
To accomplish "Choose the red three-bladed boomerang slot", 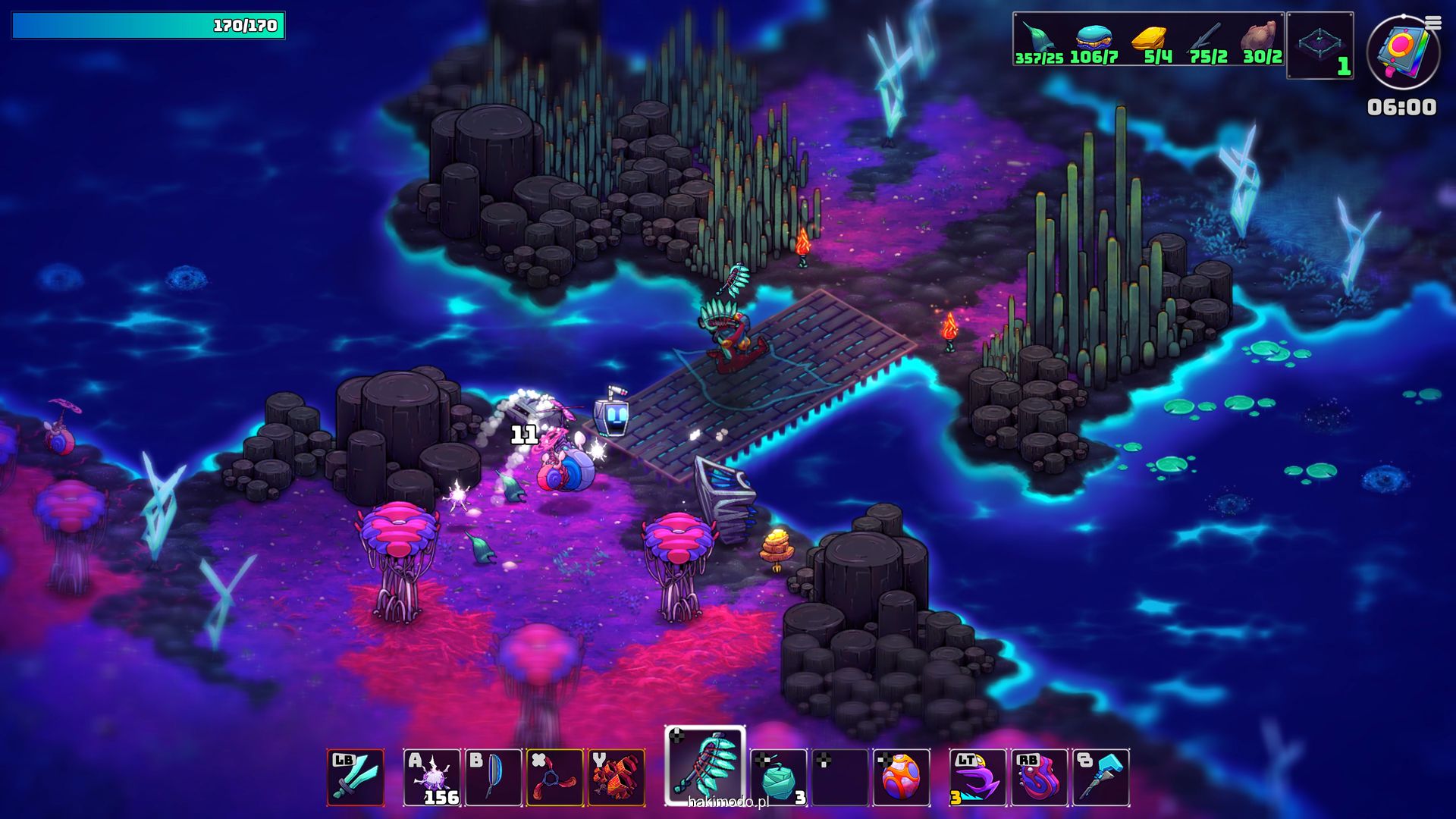I will click(554, 777).
